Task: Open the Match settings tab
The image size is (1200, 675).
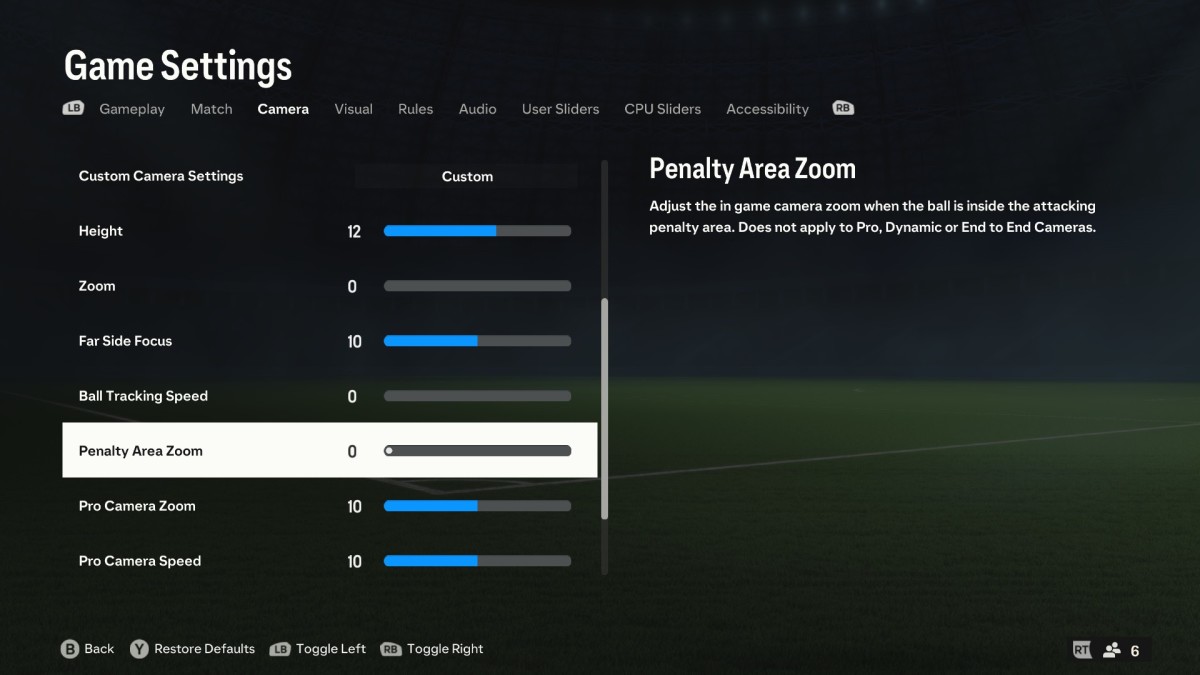Action: point(211,109)
